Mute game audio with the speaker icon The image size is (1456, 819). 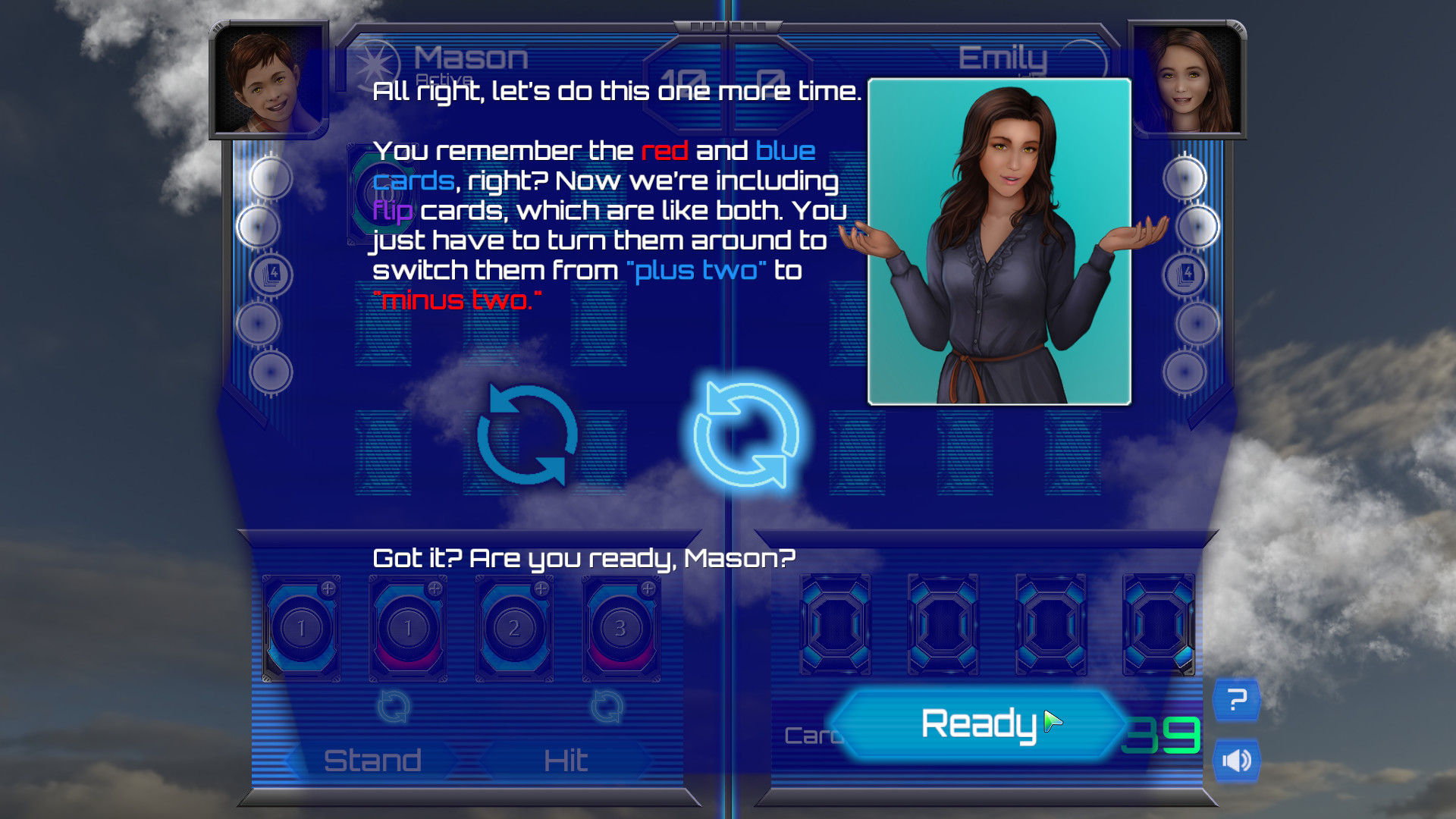pos(1238,759)
